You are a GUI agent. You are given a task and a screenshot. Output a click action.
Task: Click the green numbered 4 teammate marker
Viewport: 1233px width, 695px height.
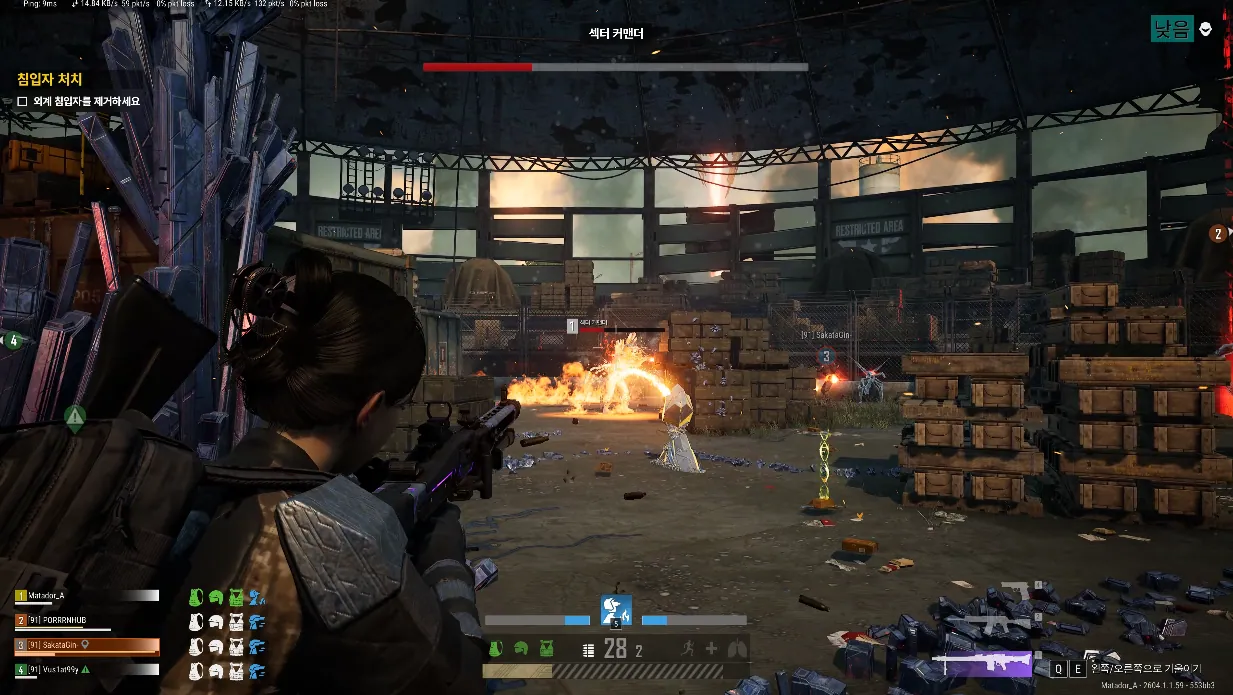[x=12, y=341]
